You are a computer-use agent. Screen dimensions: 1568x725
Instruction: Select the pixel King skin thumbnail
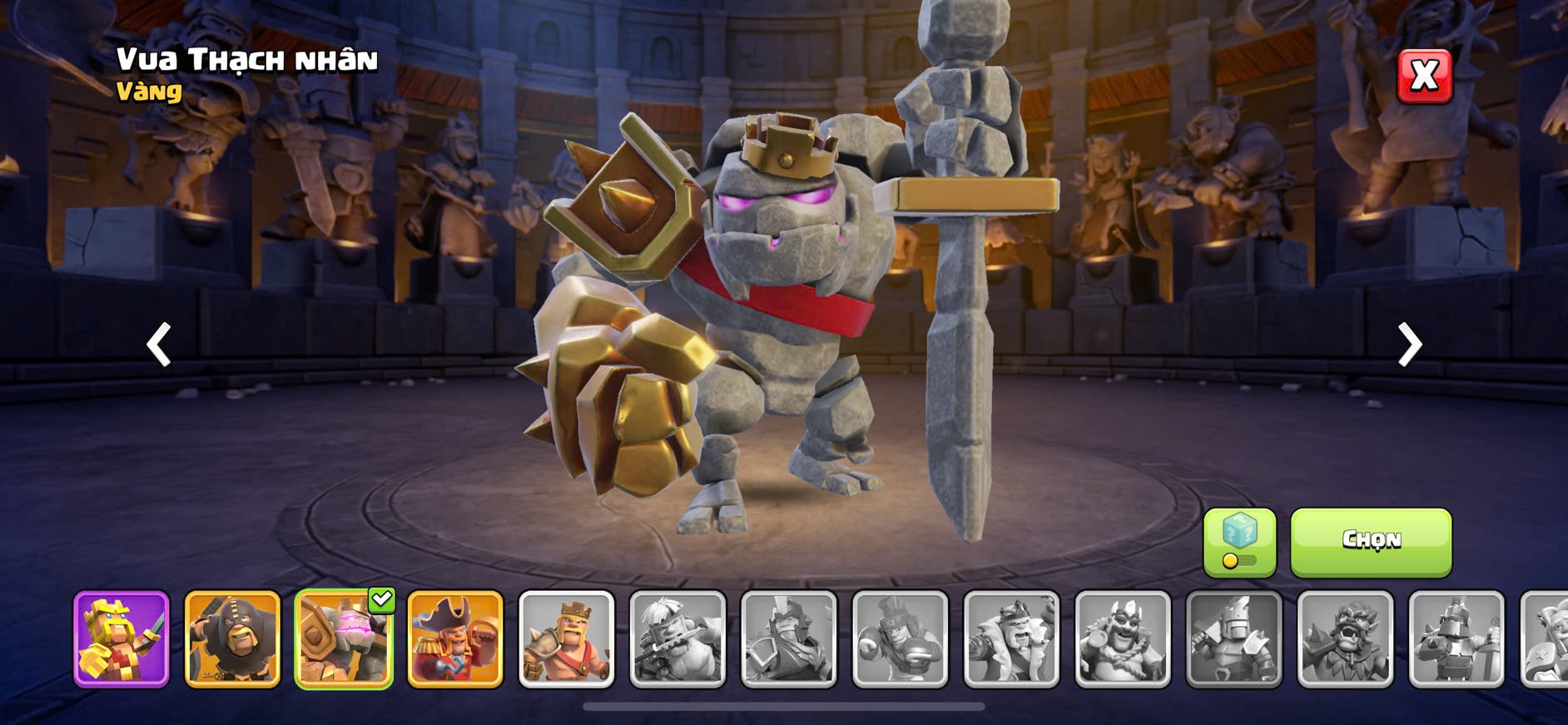pyautogui.click(x=122, y=639)
